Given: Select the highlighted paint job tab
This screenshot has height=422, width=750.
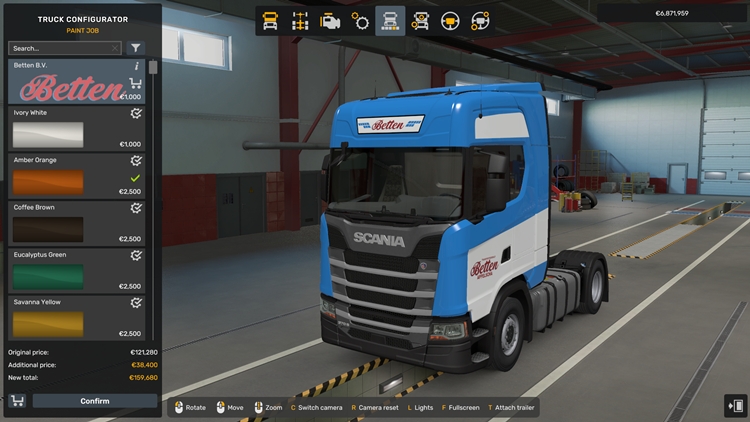Looking at the screenshot, I should tap(390, 20).
